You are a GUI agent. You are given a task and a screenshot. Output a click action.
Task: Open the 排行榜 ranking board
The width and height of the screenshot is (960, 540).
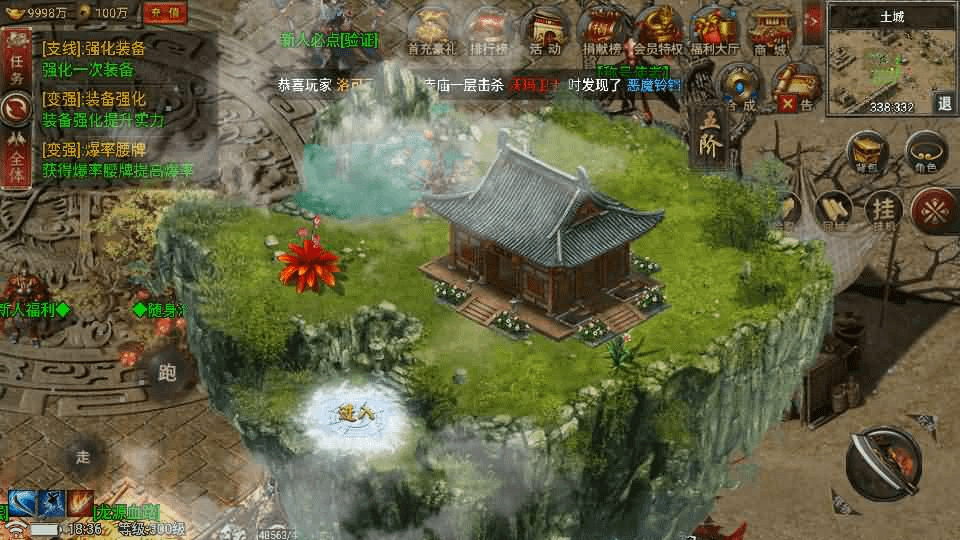coord(490,29)
